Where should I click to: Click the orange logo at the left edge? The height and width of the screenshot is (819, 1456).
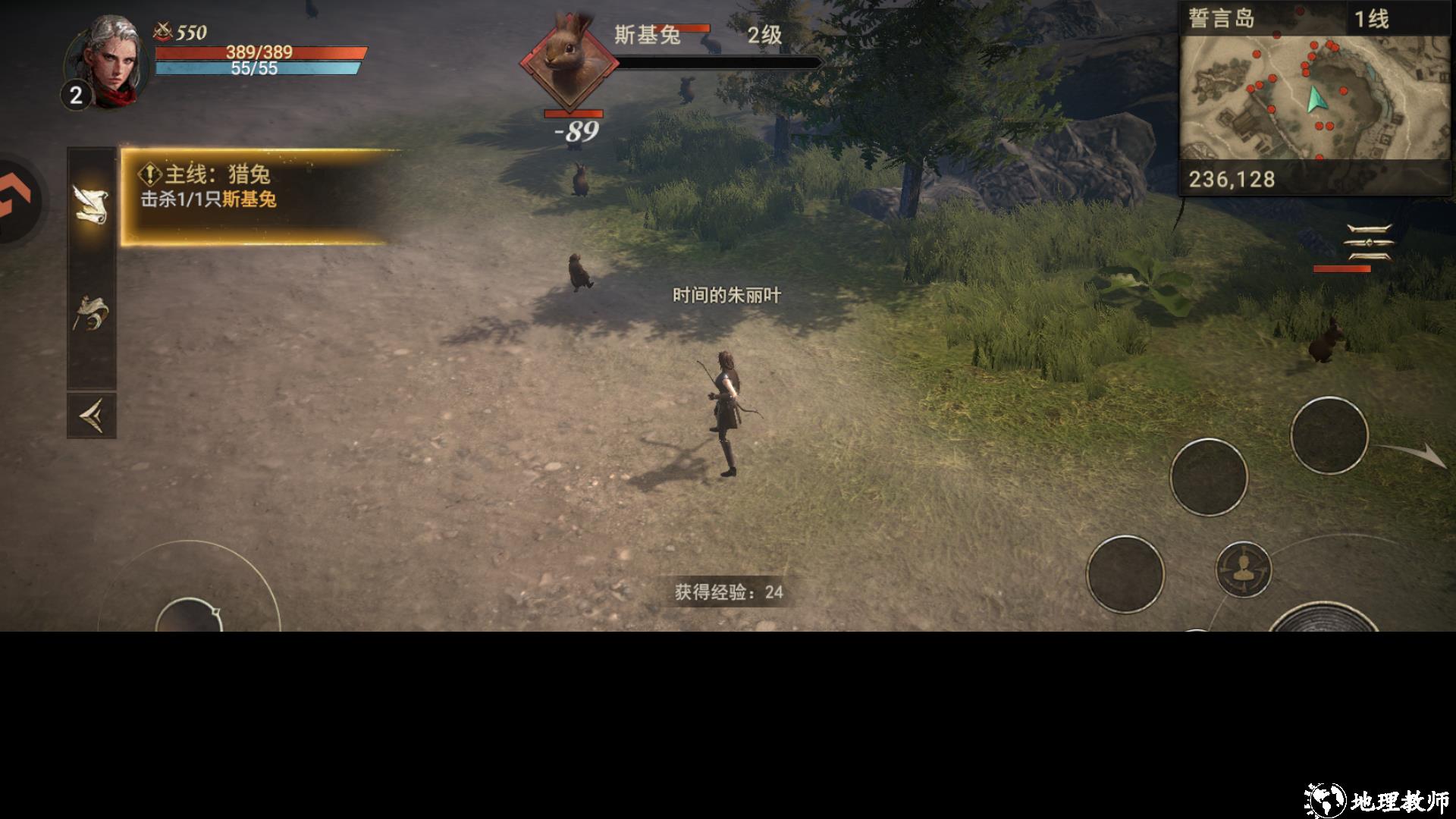pos(15,201)
